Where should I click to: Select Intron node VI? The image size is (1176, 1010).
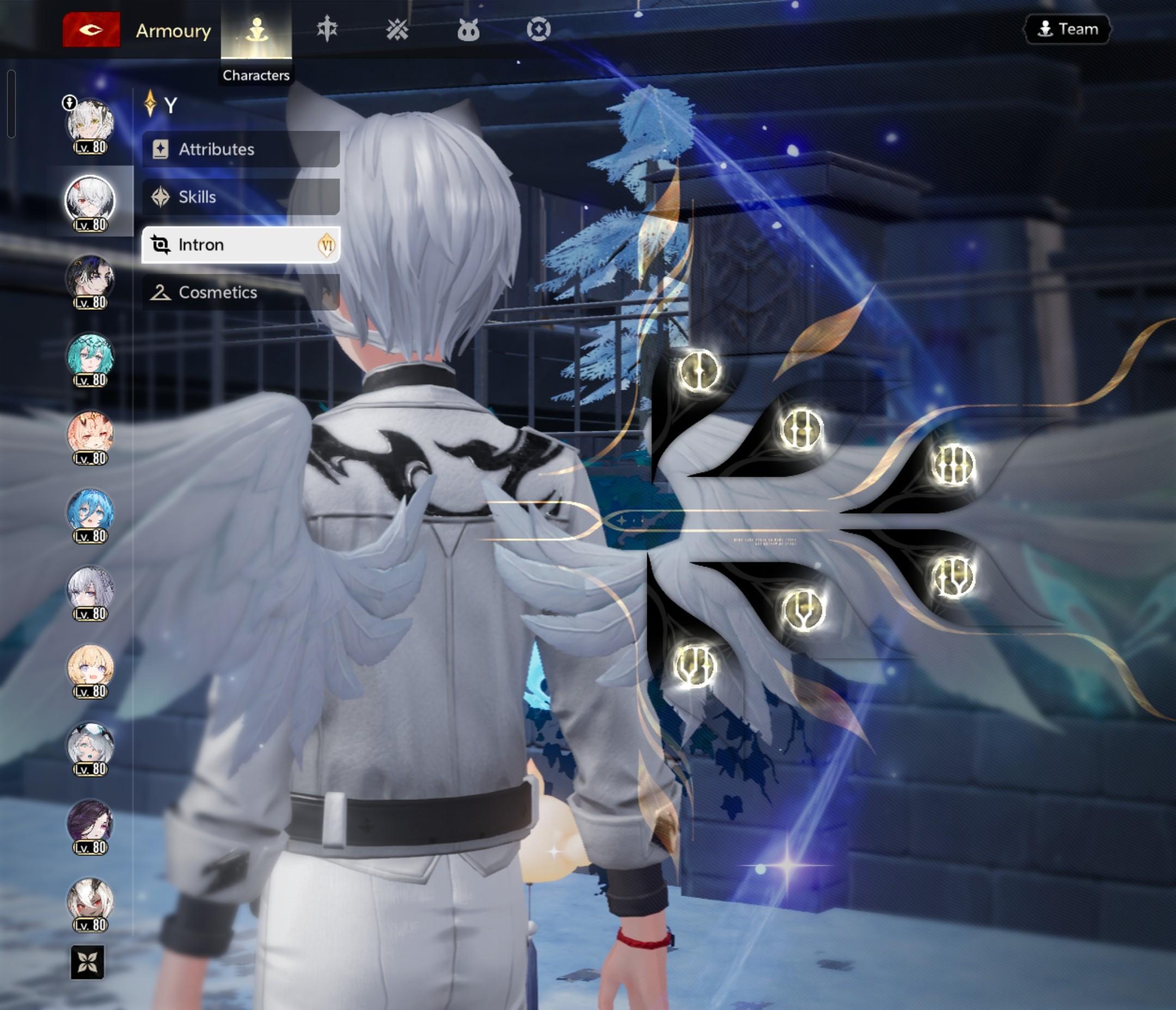click(696, 665)
